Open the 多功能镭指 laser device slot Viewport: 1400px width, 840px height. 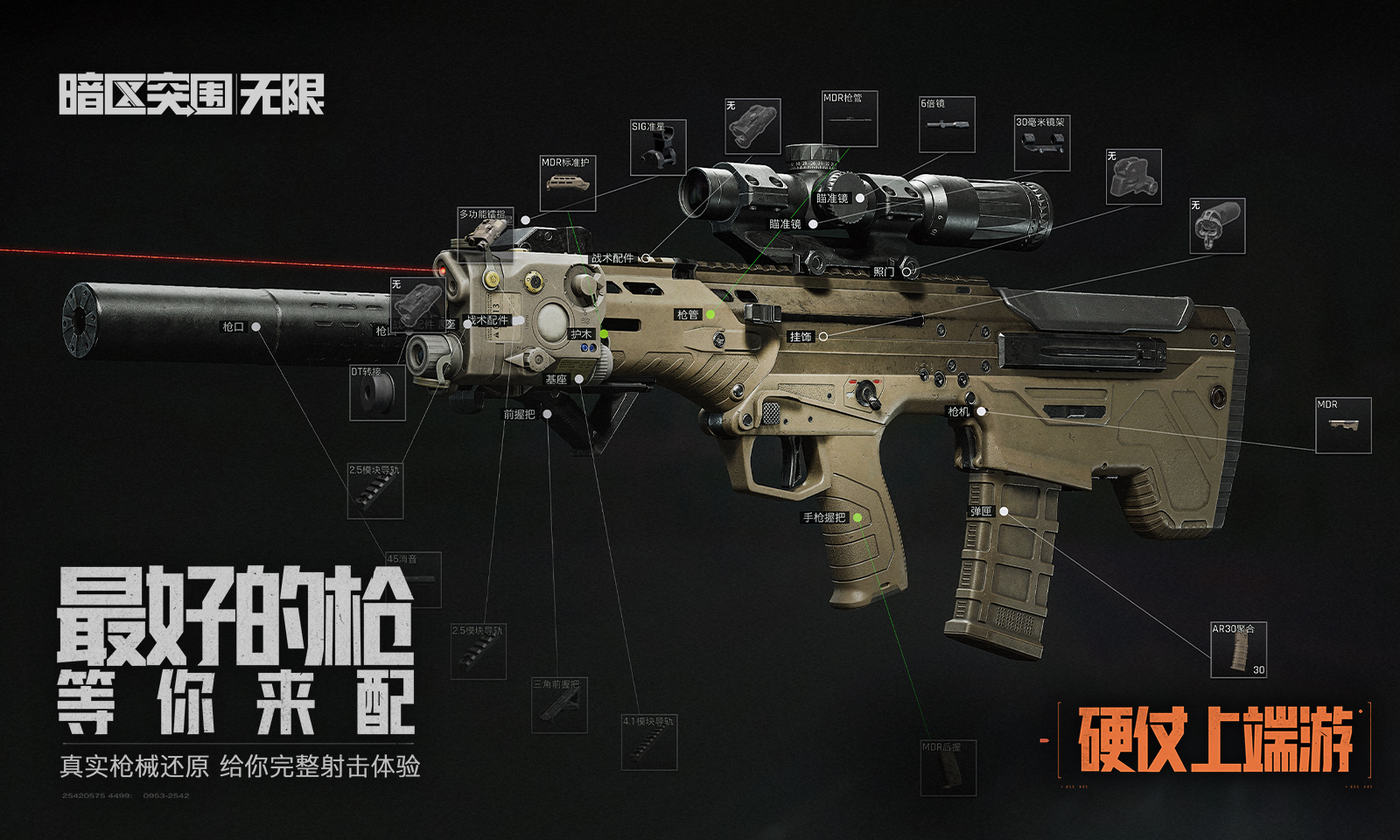point(484,229)
